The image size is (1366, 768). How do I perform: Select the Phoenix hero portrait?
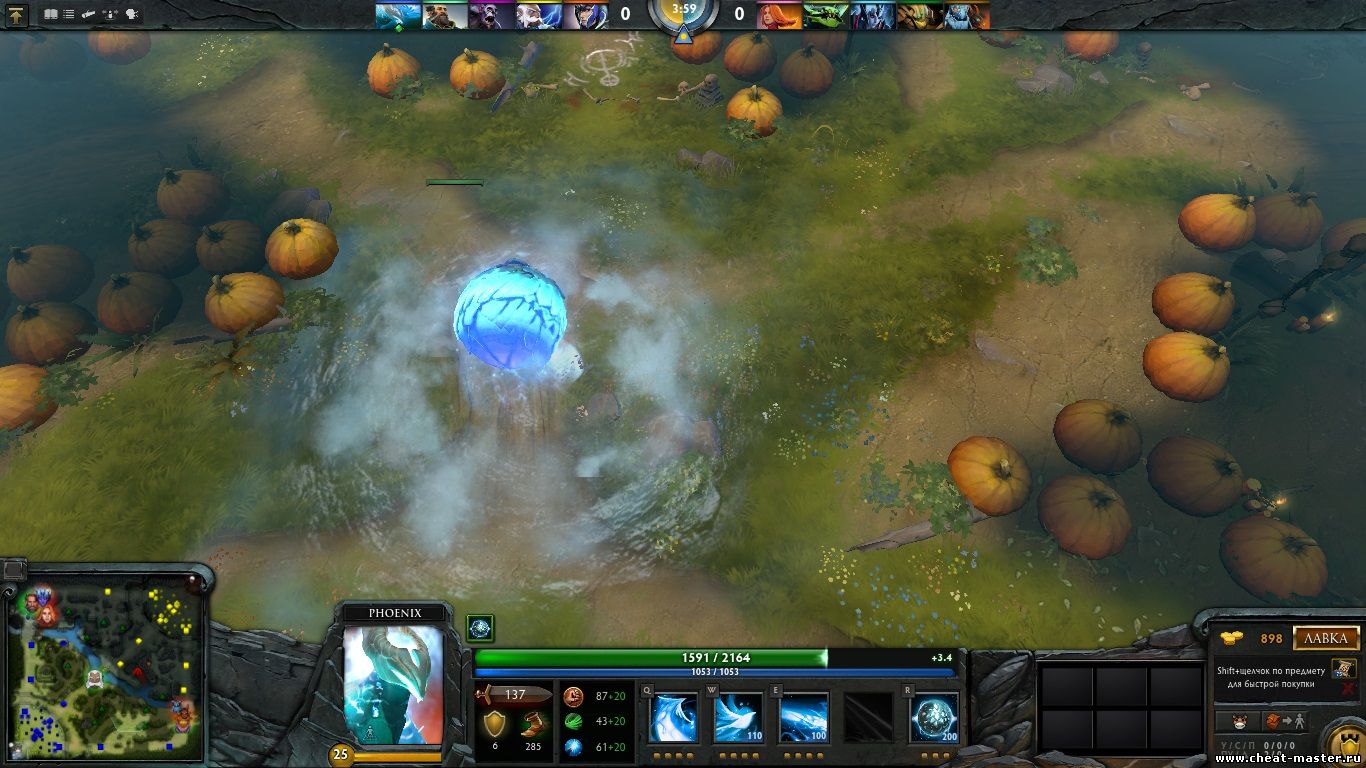393,685
